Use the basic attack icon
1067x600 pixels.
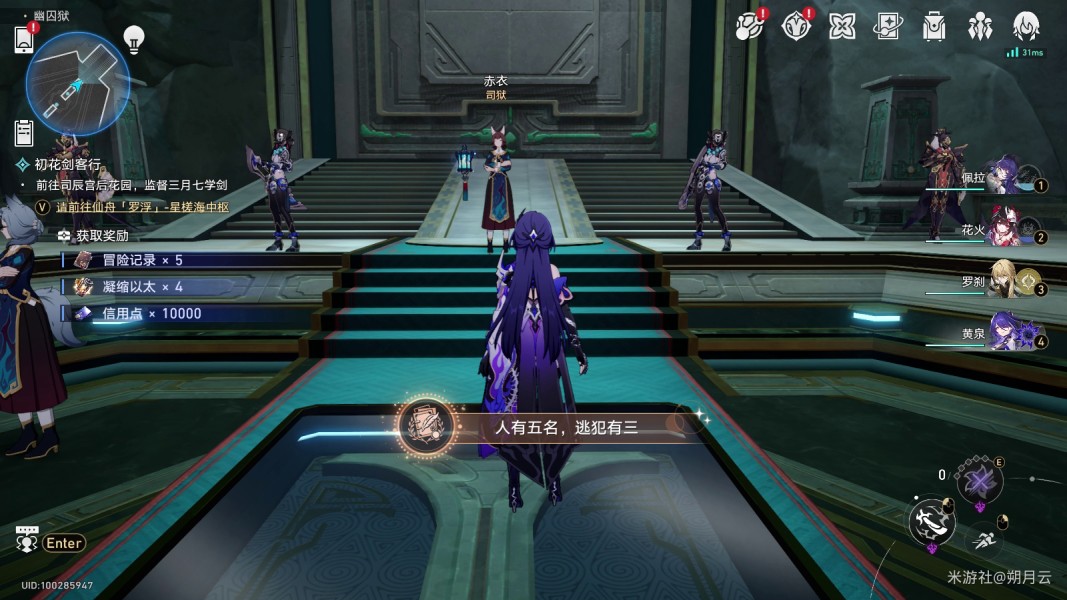click(930, 520)
